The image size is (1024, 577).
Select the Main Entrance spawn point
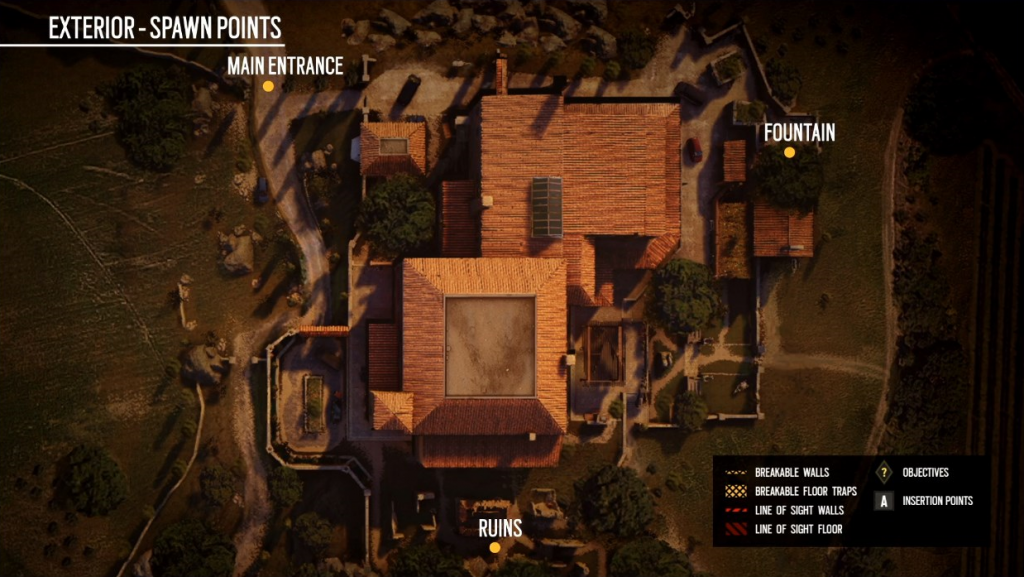(x=268, y=86)
